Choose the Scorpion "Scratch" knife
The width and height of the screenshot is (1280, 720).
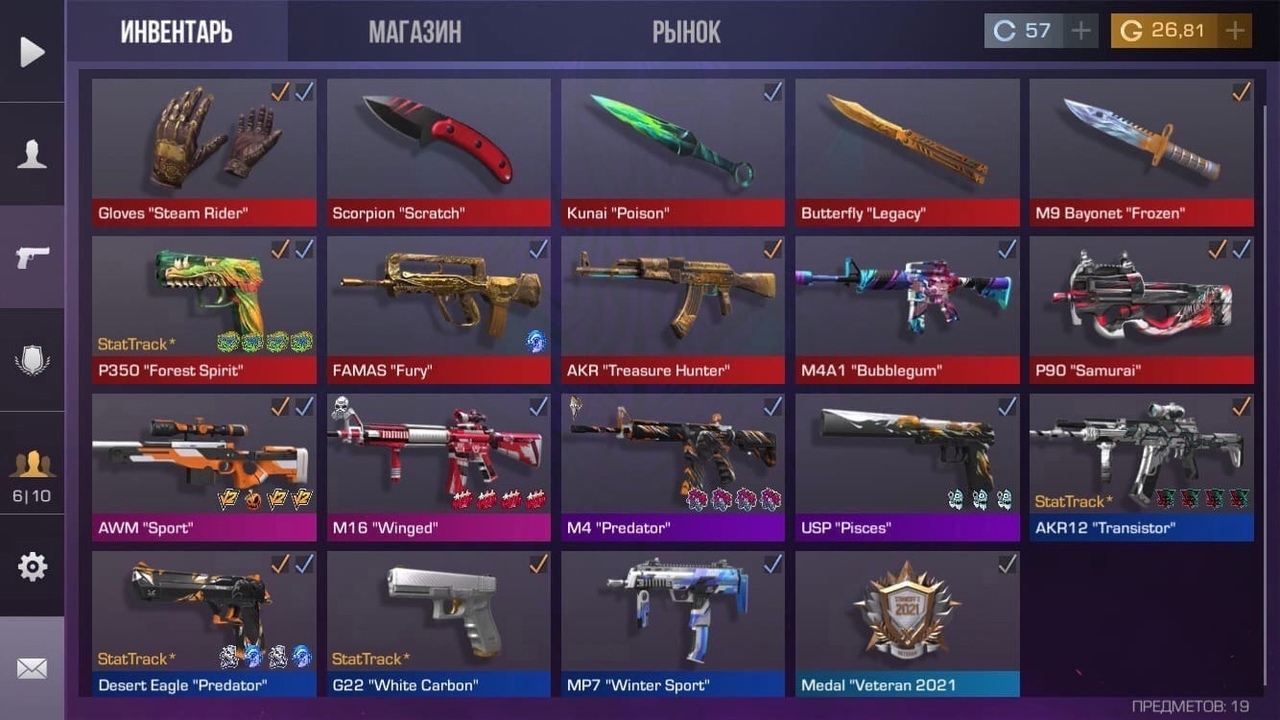tap(438, 152)
